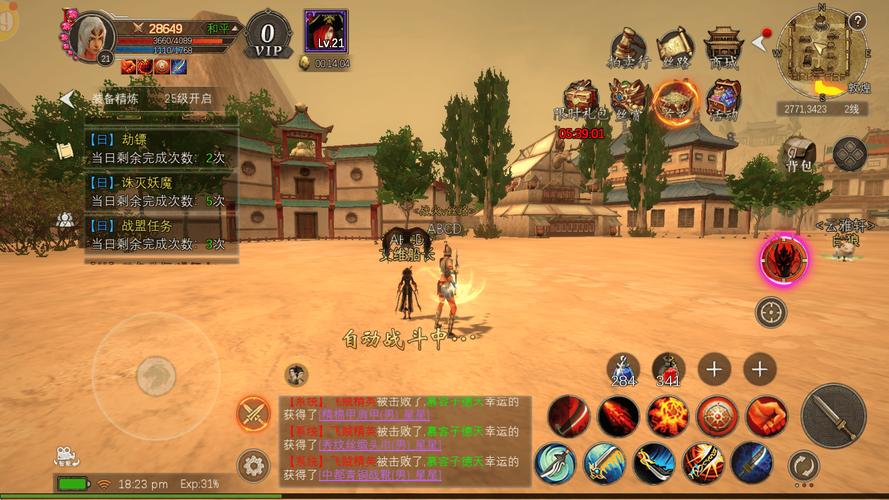The height and width of the screenshot is (500, 889).
Task: Open the gear settings button
Action: click(x=253, y=465)
